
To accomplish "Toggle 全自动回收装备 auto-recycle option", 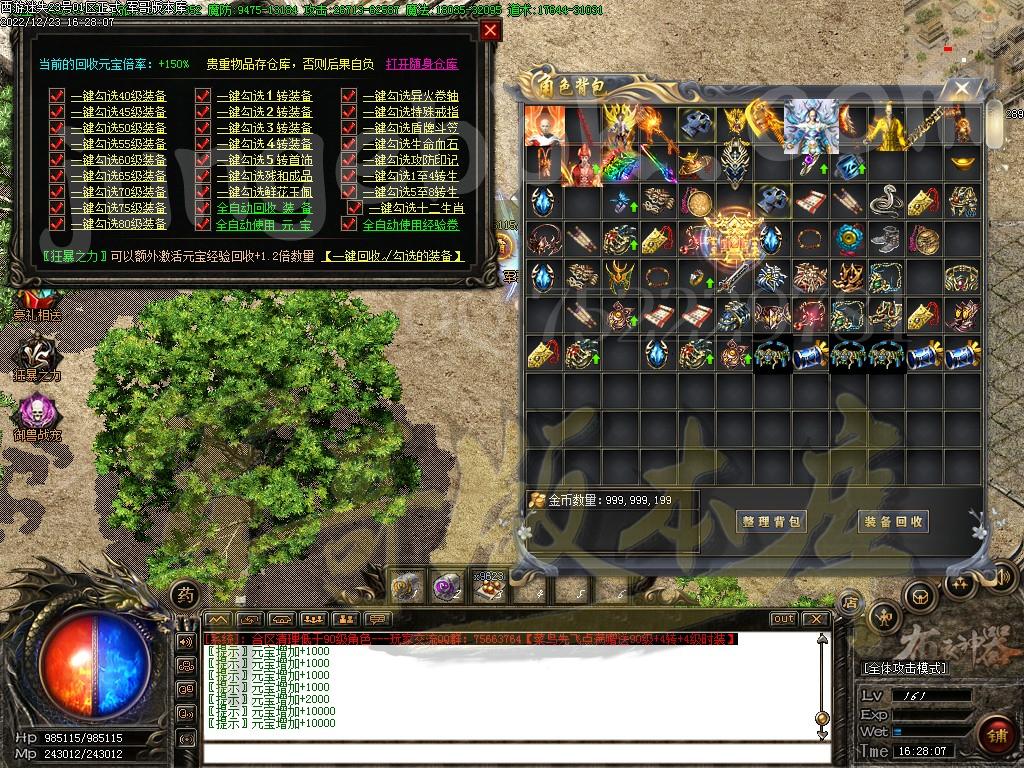I will click(x=203, y=208).
